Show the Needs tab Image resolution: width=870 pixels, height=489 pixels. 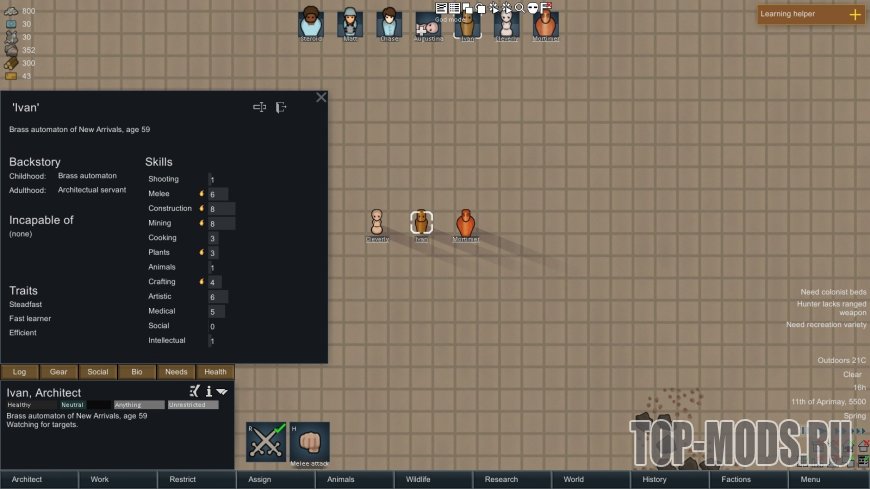click(176, 372)
